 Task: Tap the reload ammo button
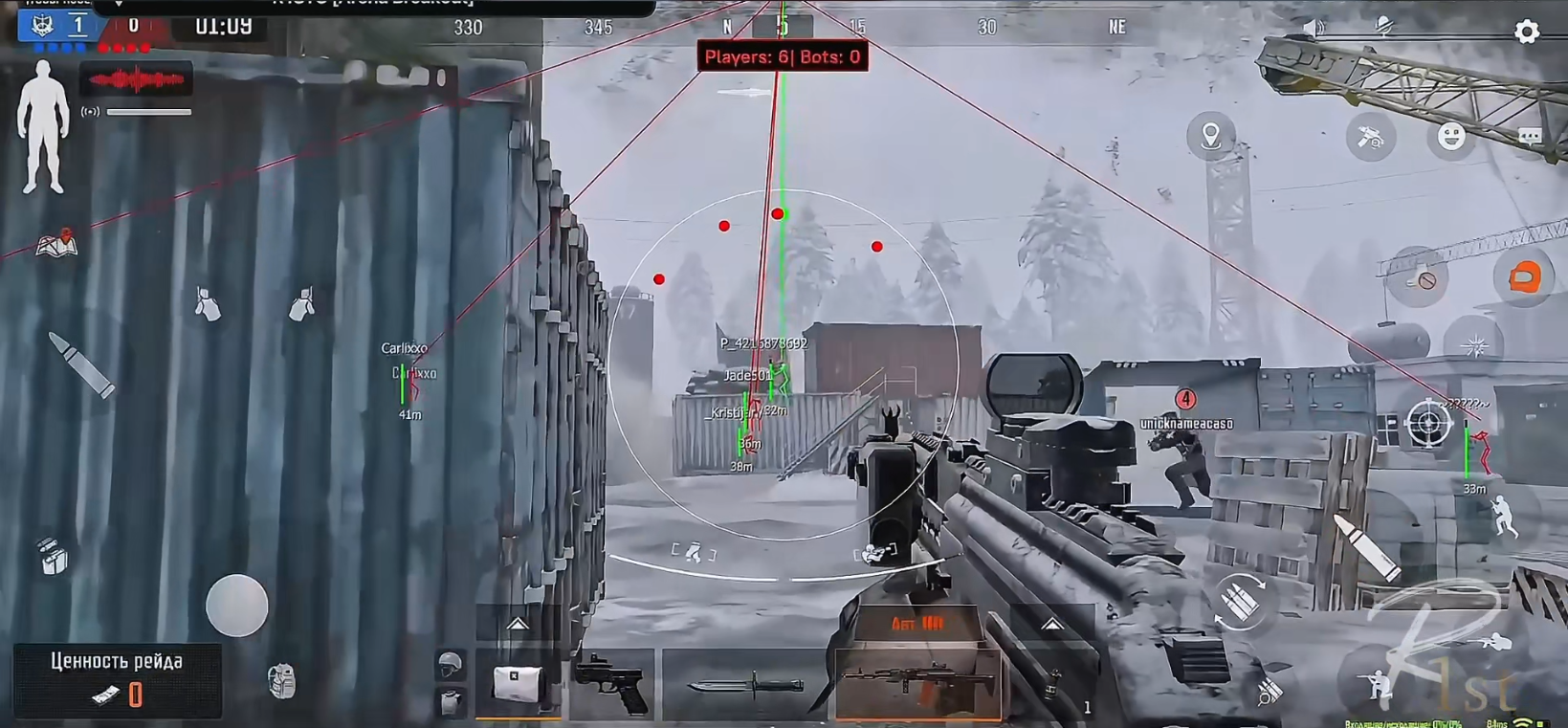click(1240, 603)
